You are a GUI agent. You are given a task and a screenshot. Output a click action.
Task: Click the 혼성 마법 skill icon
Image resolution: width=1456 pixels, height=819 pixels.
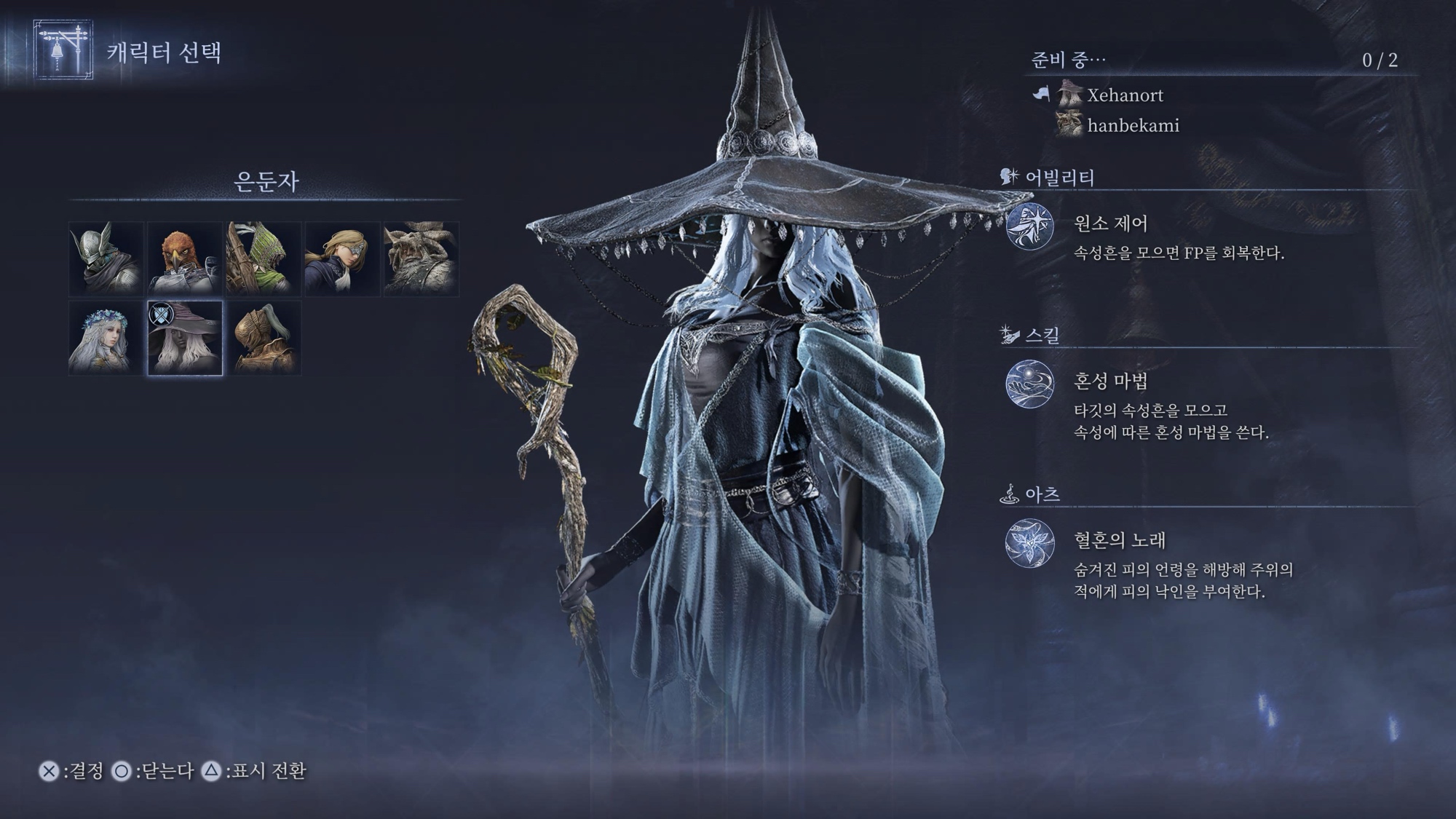point(1029,384)
